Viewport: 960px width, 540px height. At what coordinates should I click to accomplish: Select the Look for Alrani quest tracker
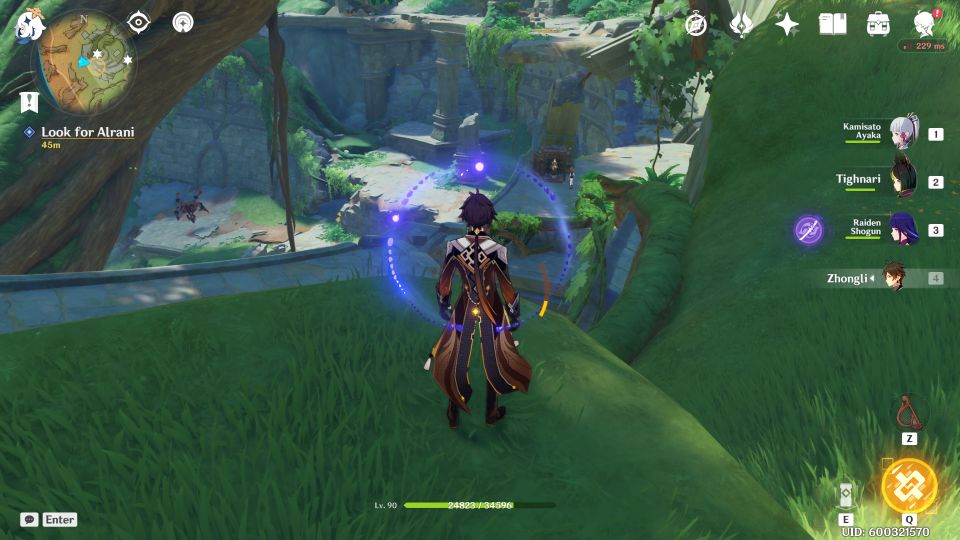(x=86, y=132)
